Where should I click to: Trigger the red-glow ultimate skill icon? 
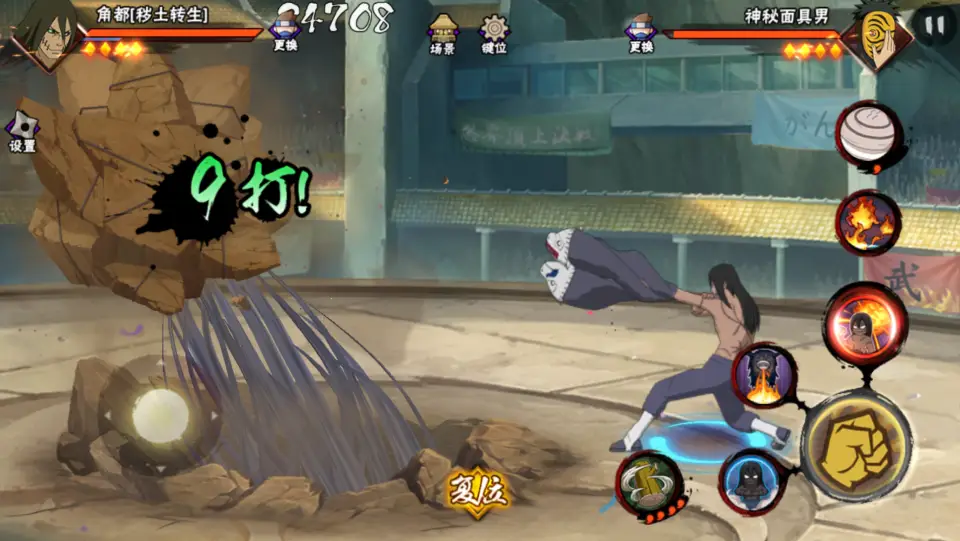pyautogui.click(x=865, y=322)
